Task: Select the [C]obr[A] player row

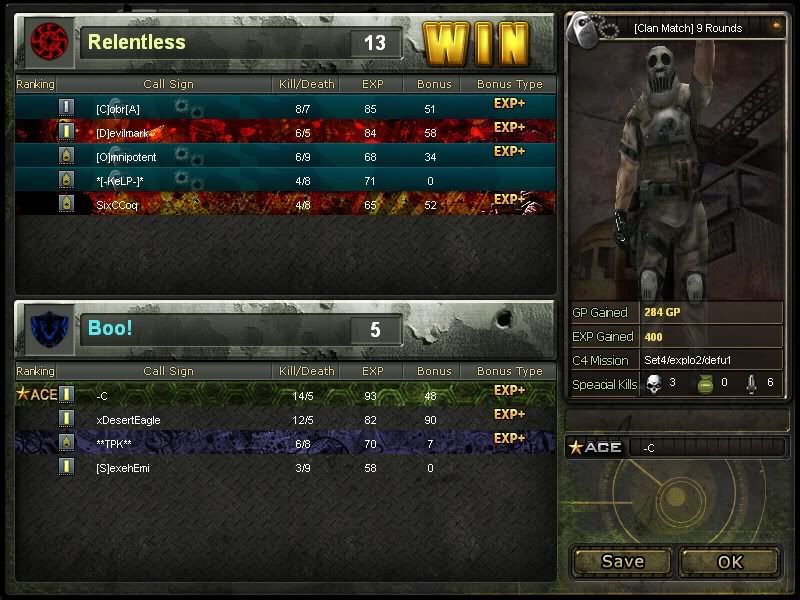Action: coord(285,107)
